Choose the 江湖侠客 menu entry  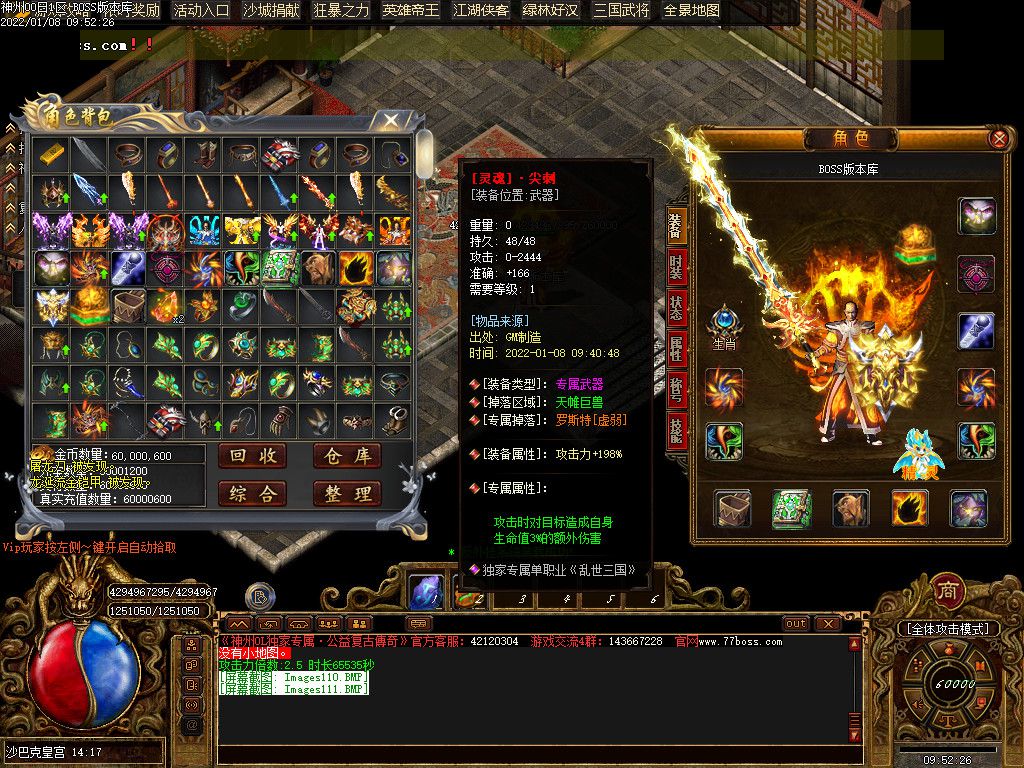coord(481,11)
